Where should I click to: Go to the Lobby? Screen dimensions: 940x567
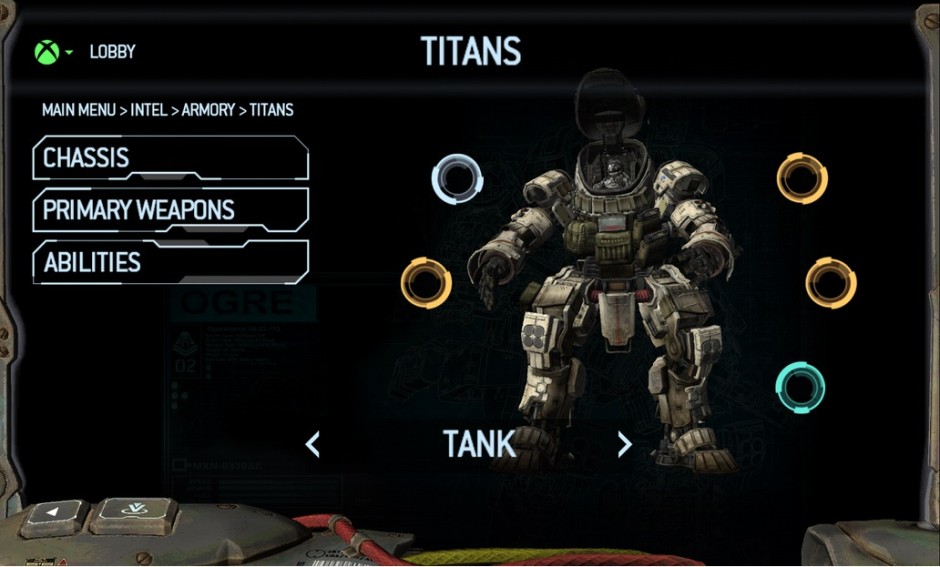tap(112, 52)
